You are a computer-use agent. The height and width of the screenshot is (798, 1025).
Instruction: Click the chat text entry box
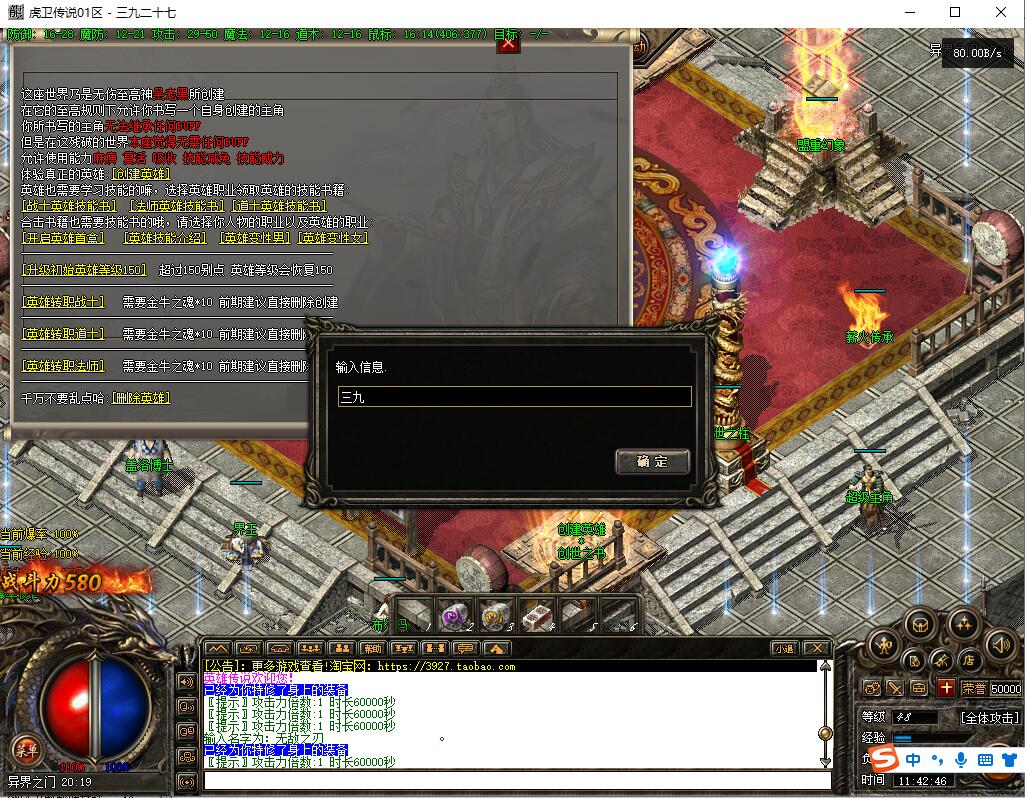[515, 780]
